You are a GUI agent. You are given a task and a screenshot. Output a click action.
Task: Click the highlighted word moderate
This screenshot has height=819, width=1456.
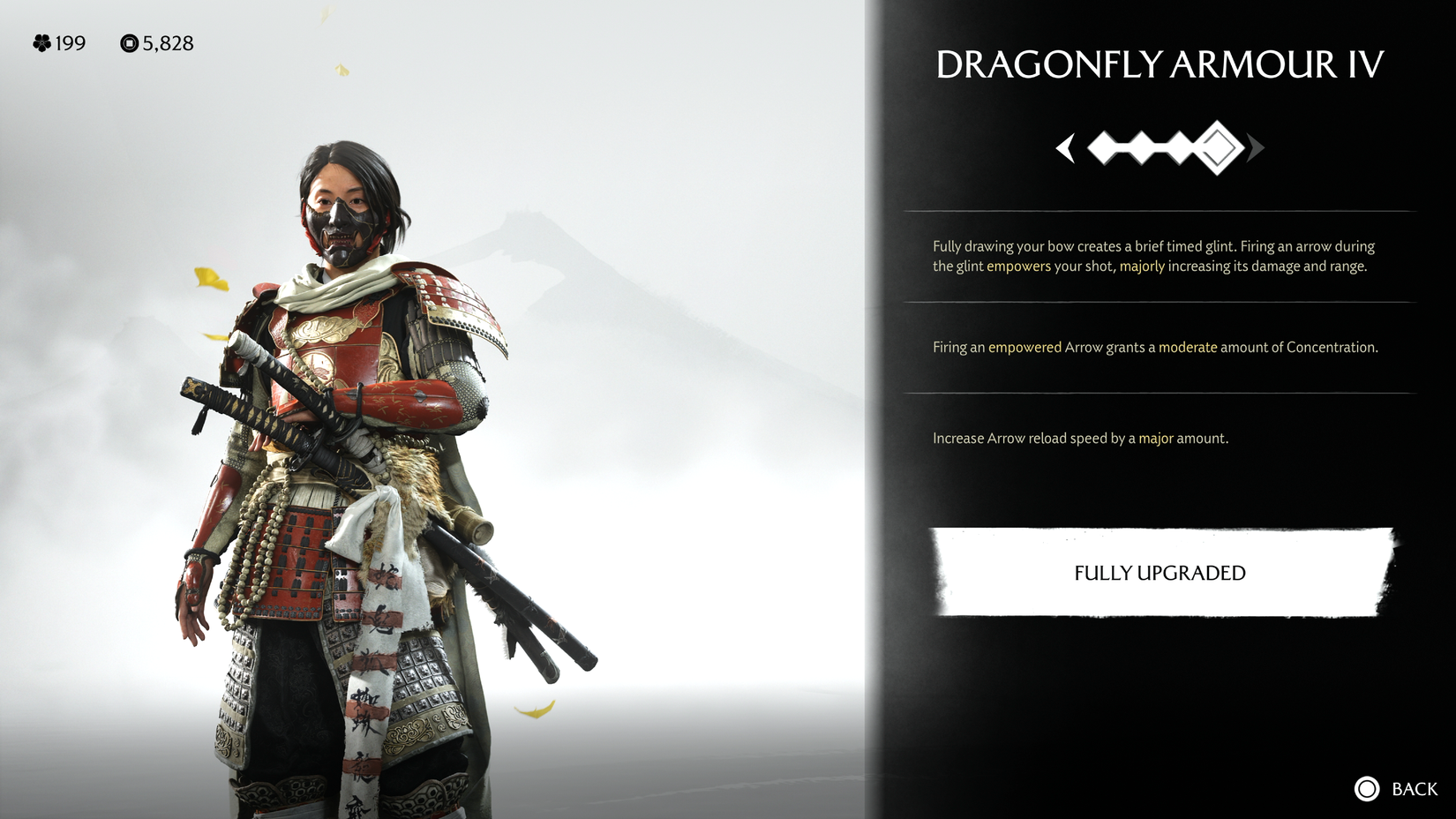click(x=1189, y=347)
